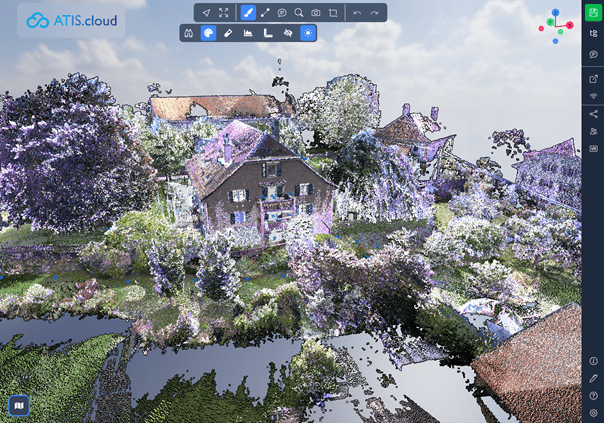Redo the last action
The image size is (604, 423).
[374, 13]
